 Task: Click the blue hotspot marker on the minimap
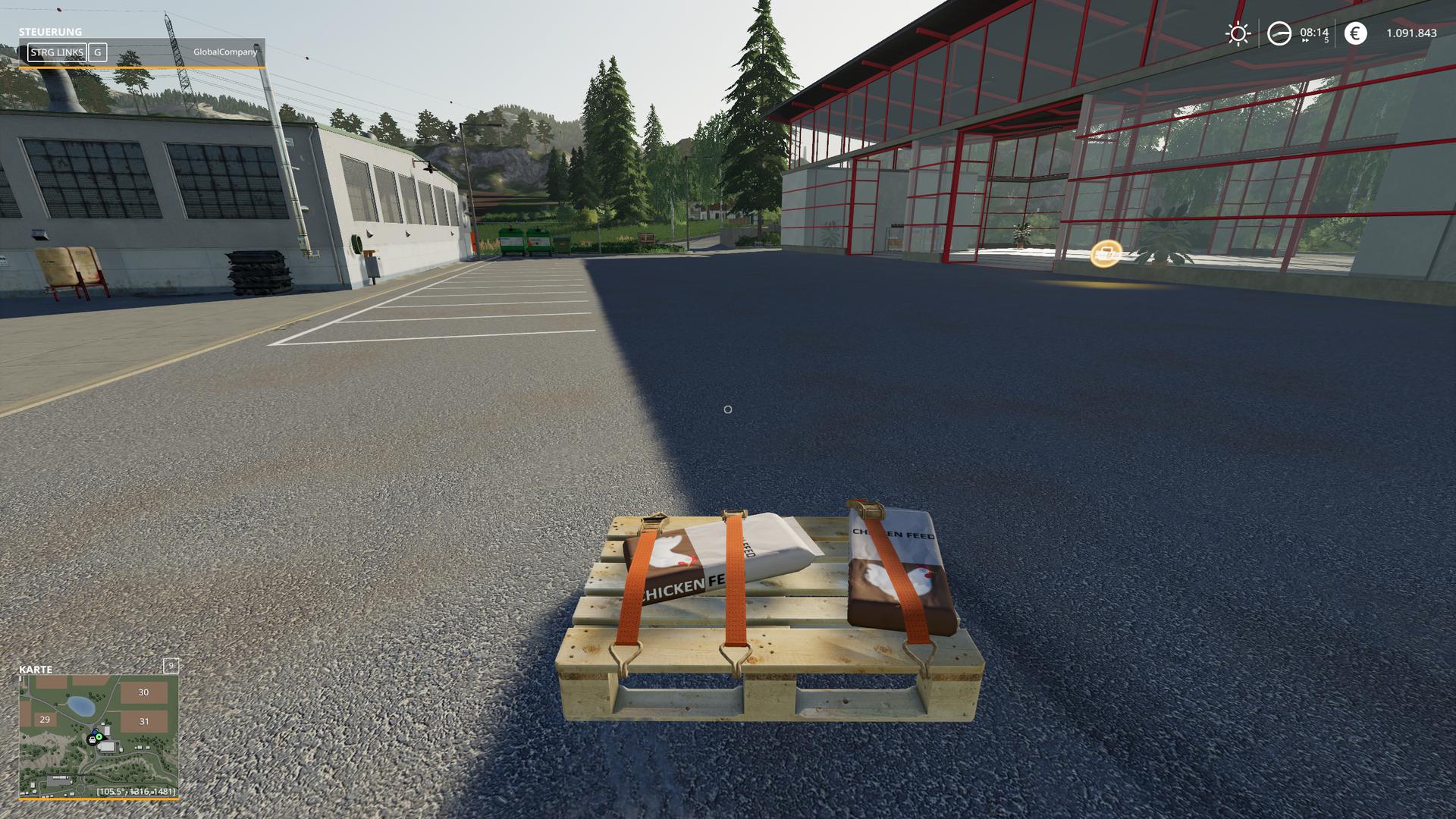pyautogui.click(x=95, y=731)
